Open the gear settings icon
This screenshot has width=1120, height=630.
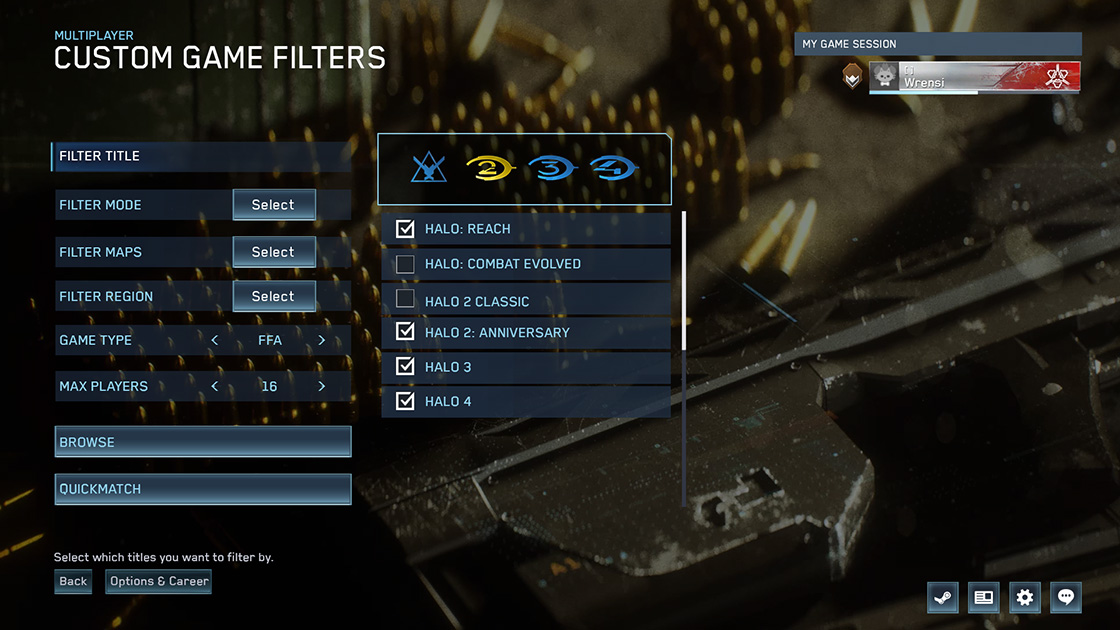coord(1024,597)
